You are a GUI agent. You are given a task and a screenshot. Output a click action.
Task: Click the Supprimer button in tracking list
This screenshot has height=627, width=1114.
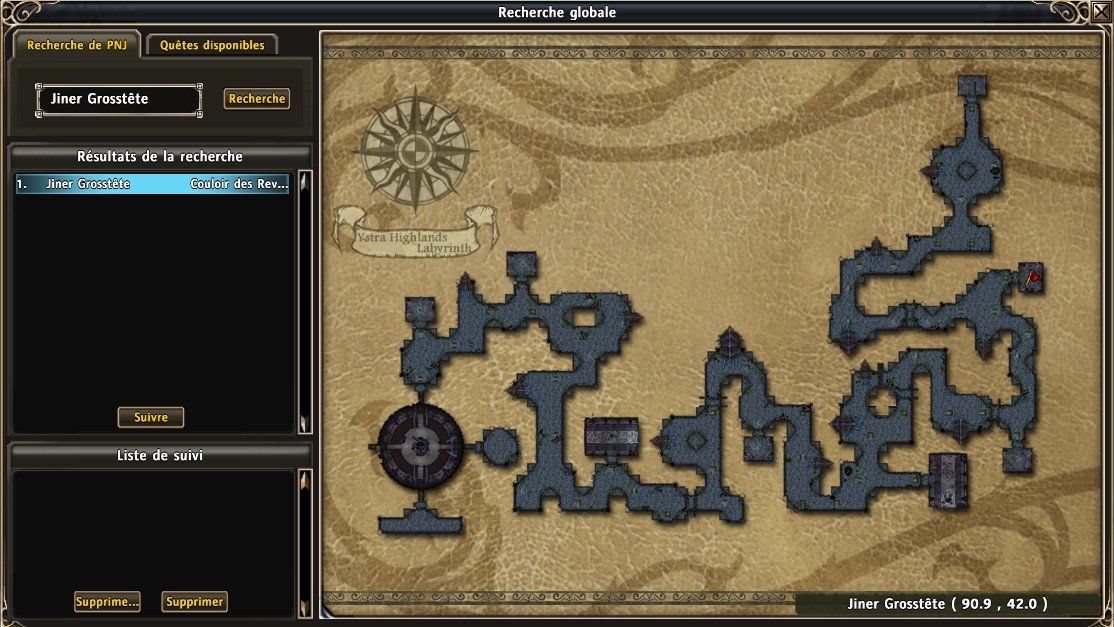[195, 602]
